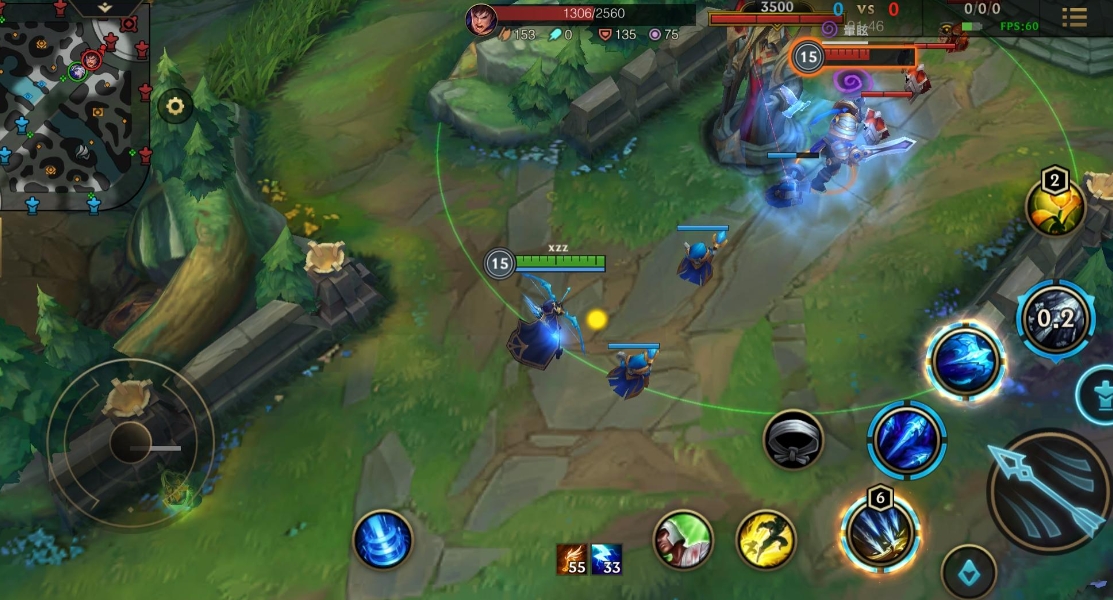Open the scoreboard showing 0 vs 0
1113x600 pixels.
[865, 9]
